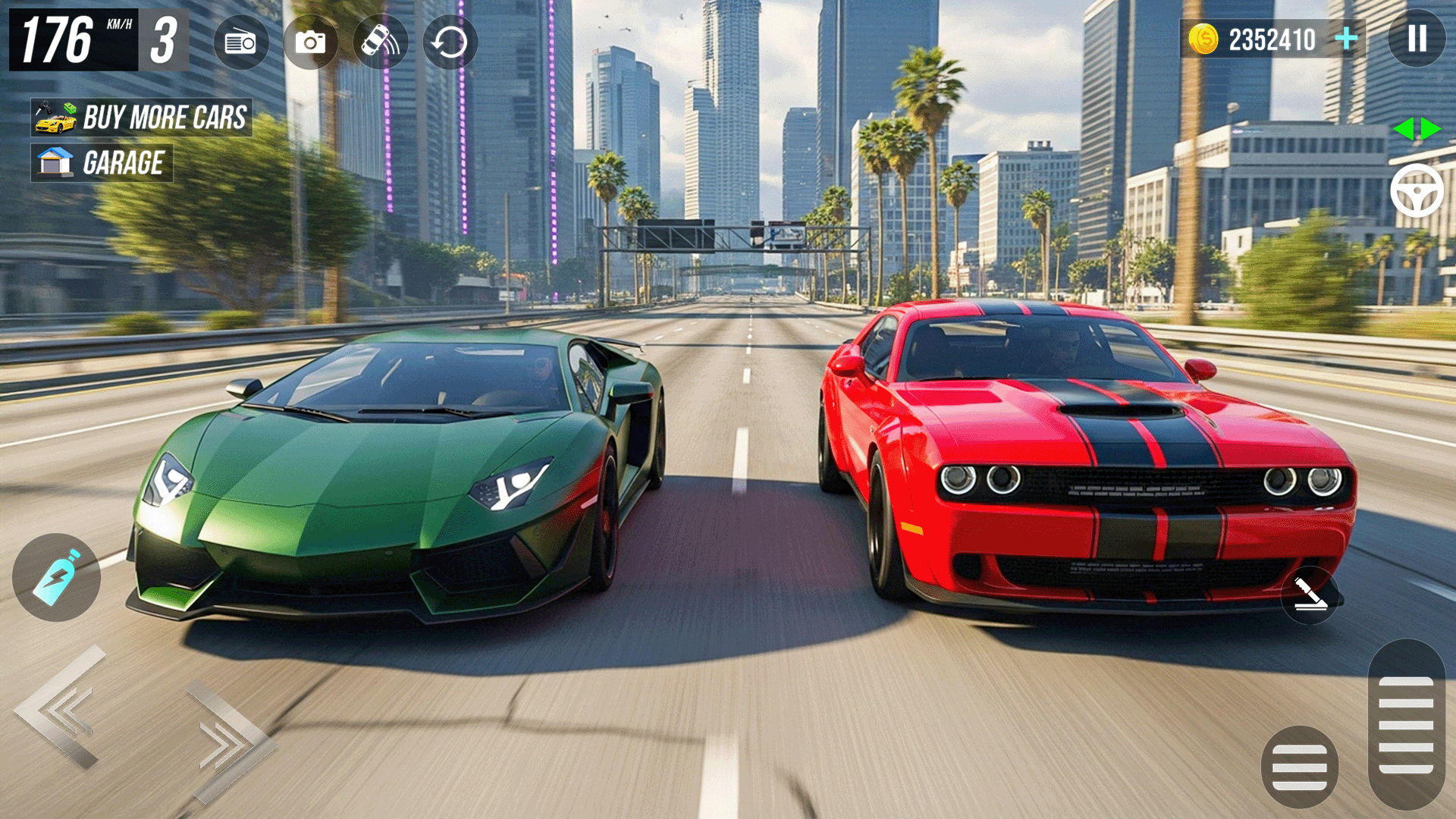Pull the handbrake lever icon

[x=1310, y=595]
